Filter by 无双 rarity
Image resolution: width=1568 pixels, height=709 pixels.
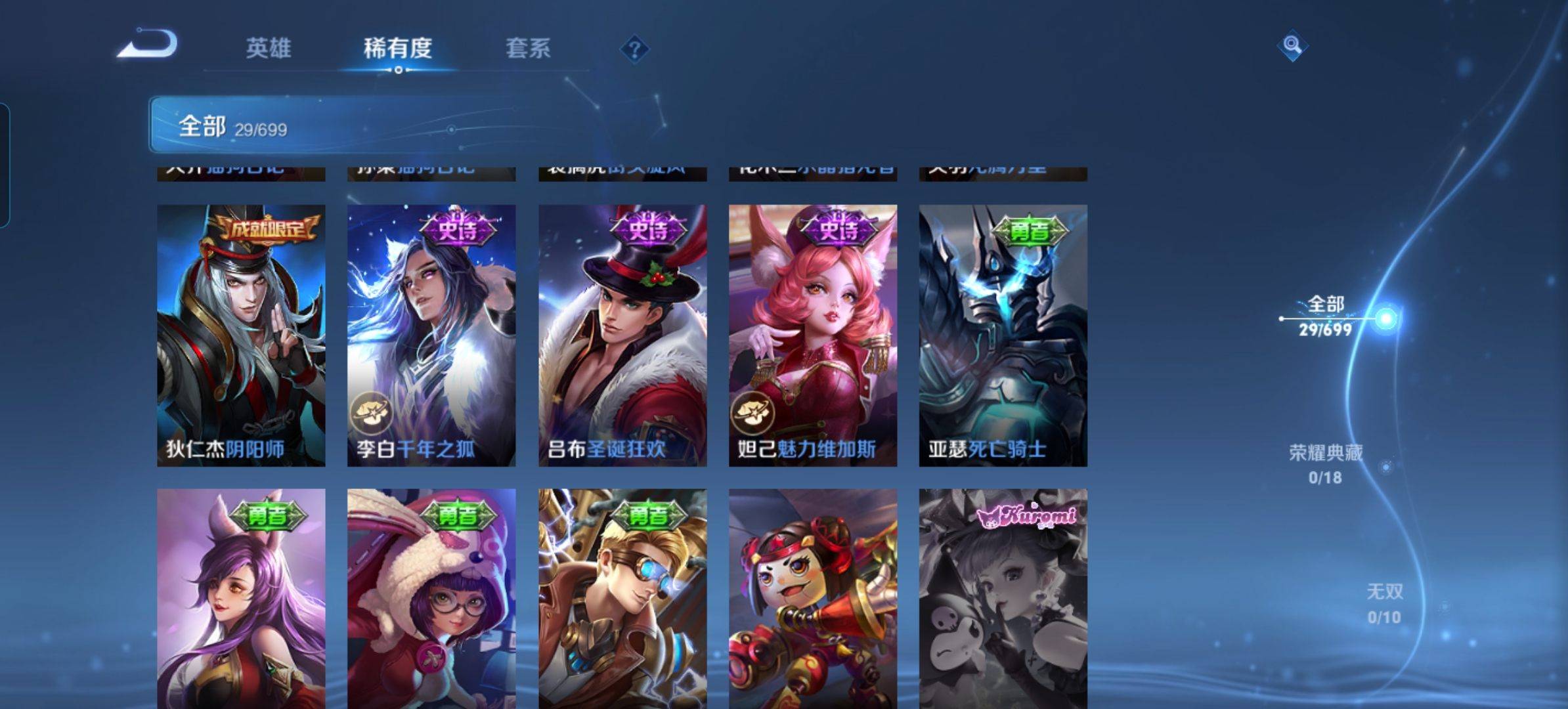click(1384, 603)
